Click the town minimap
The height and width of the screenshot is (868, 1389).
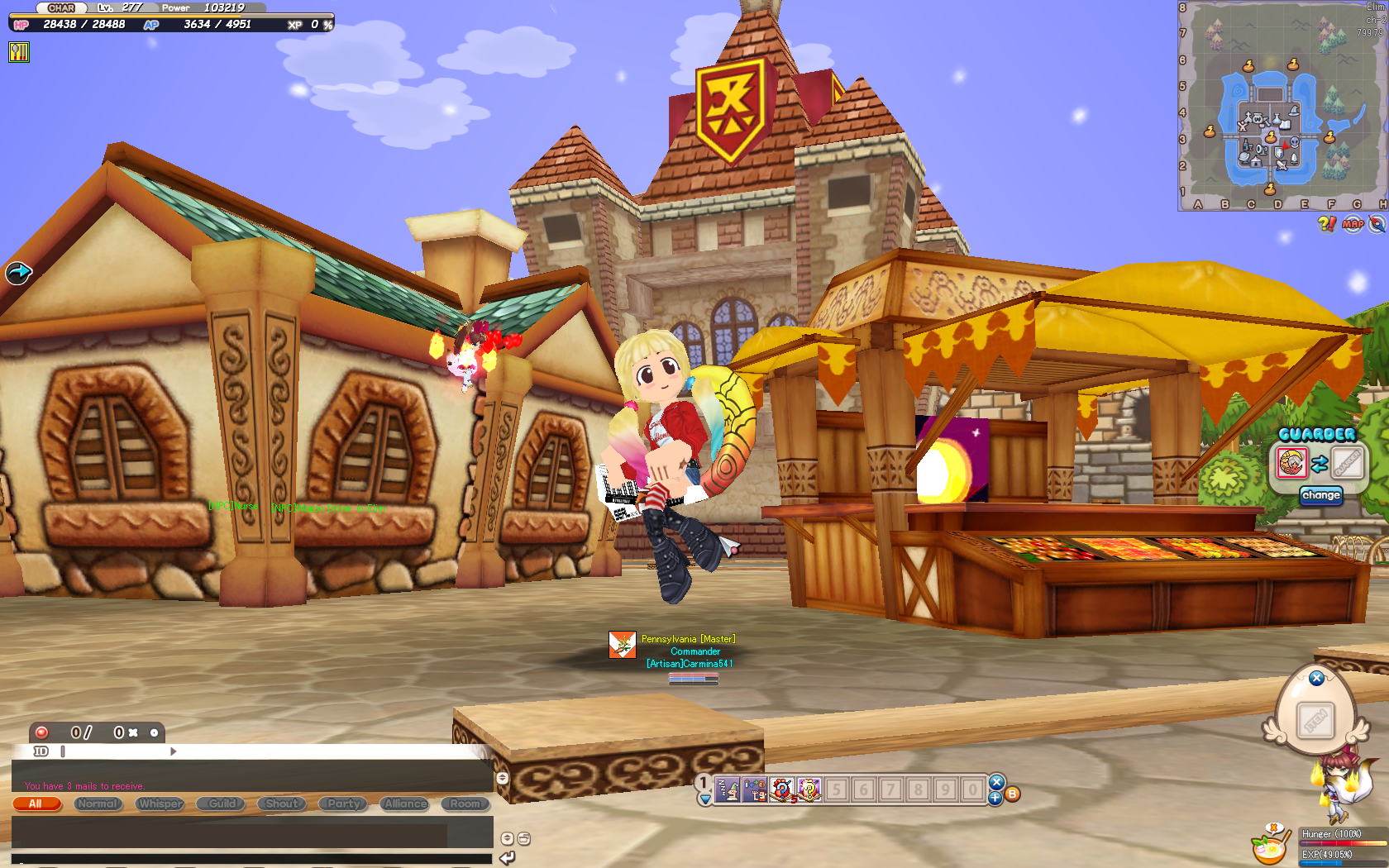point(1280,107)
